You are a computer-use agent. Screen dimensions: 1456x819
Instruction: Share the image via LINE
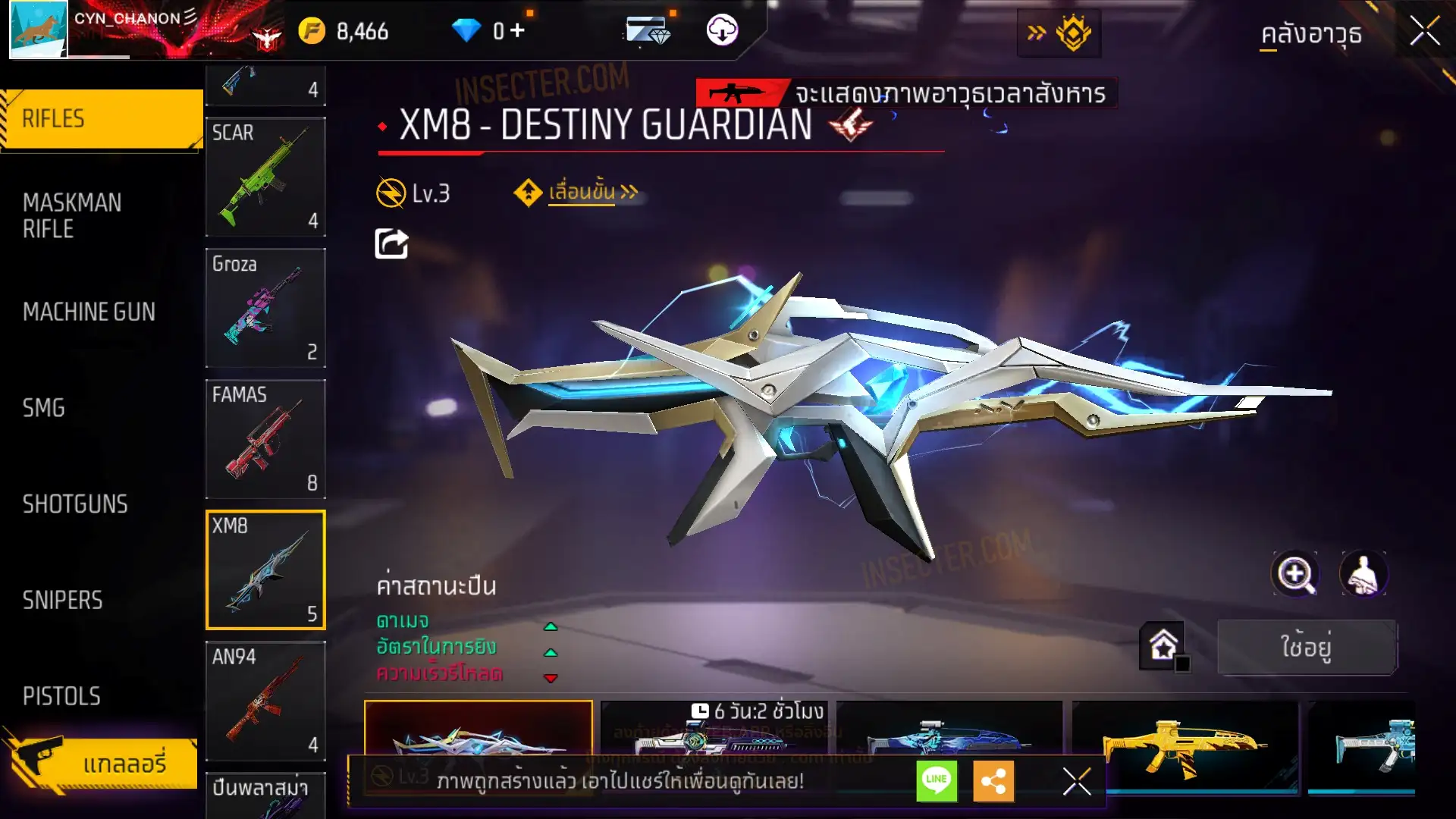pos(937,780)
